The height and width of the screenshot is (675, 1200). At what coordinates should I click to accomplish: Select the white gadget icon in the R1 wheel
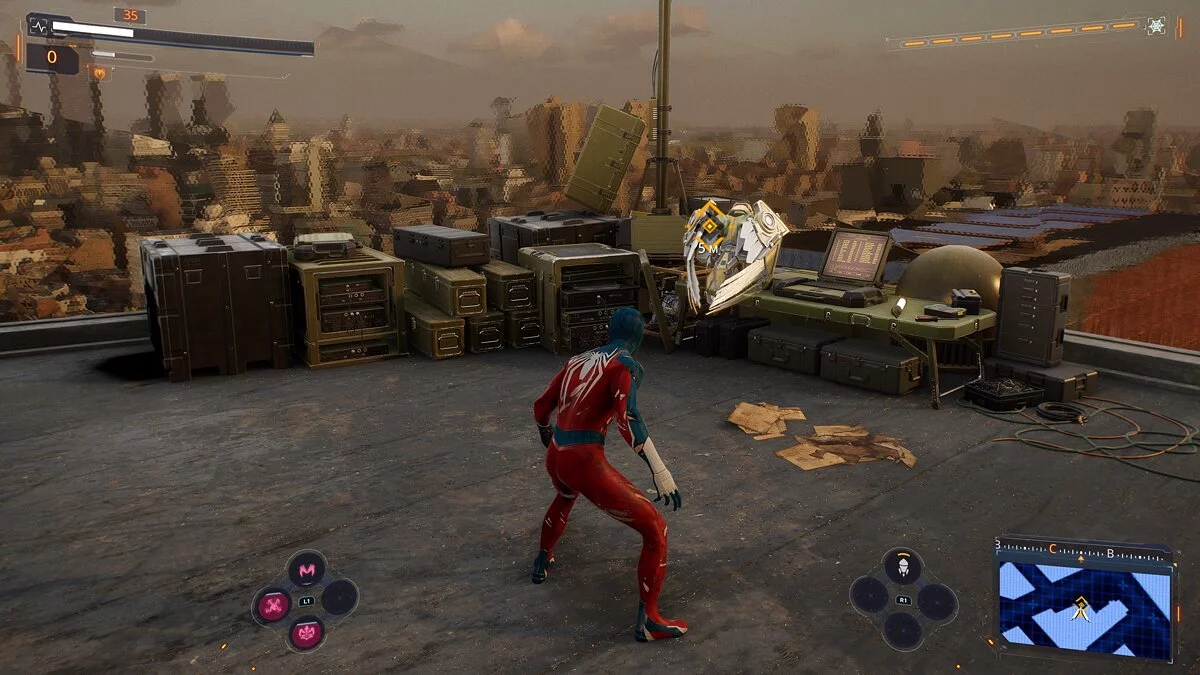click(x=902, y=567)
